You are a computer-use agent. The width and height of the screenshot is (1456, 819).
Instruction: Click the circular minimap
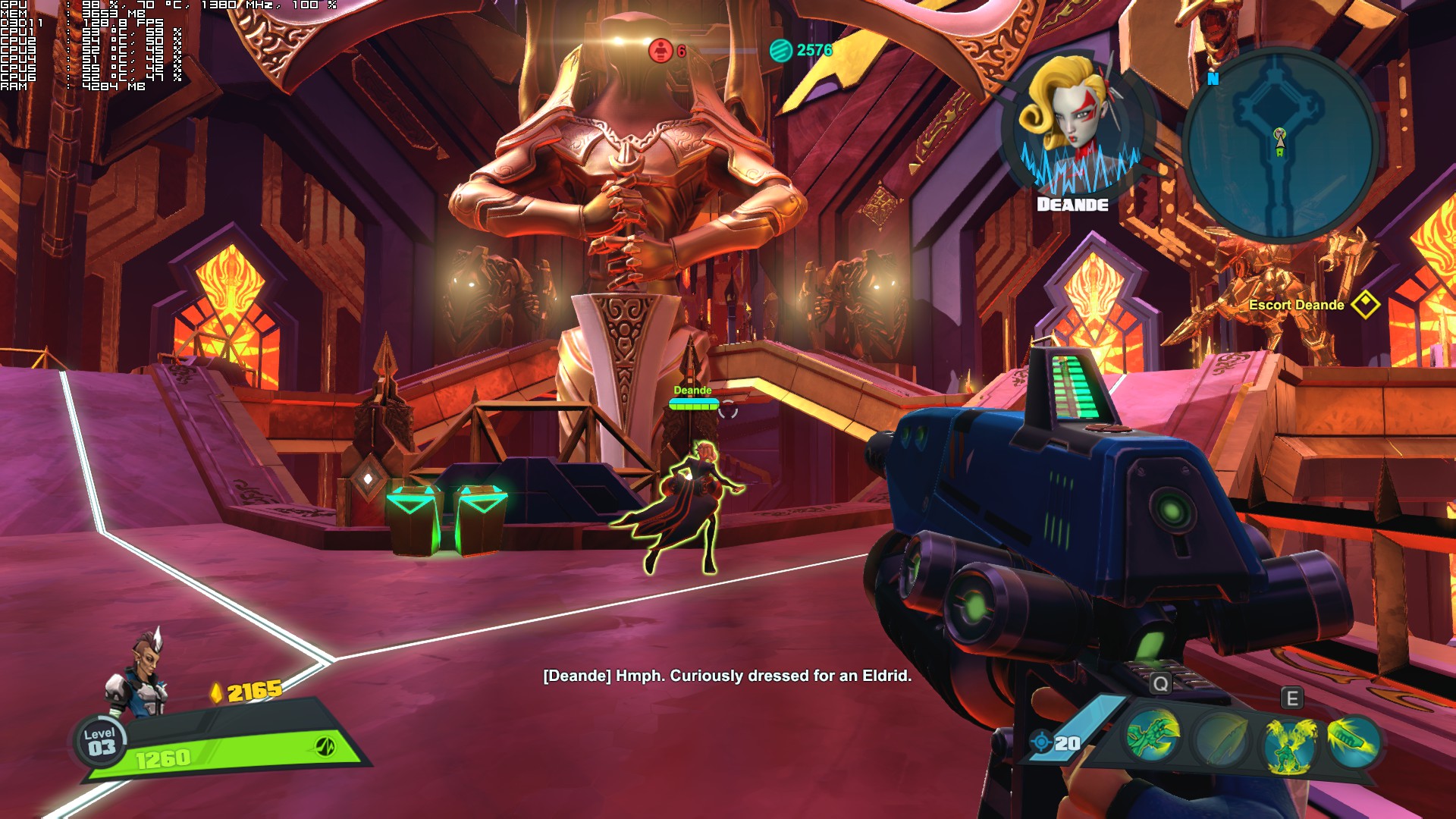[1279, 146]
